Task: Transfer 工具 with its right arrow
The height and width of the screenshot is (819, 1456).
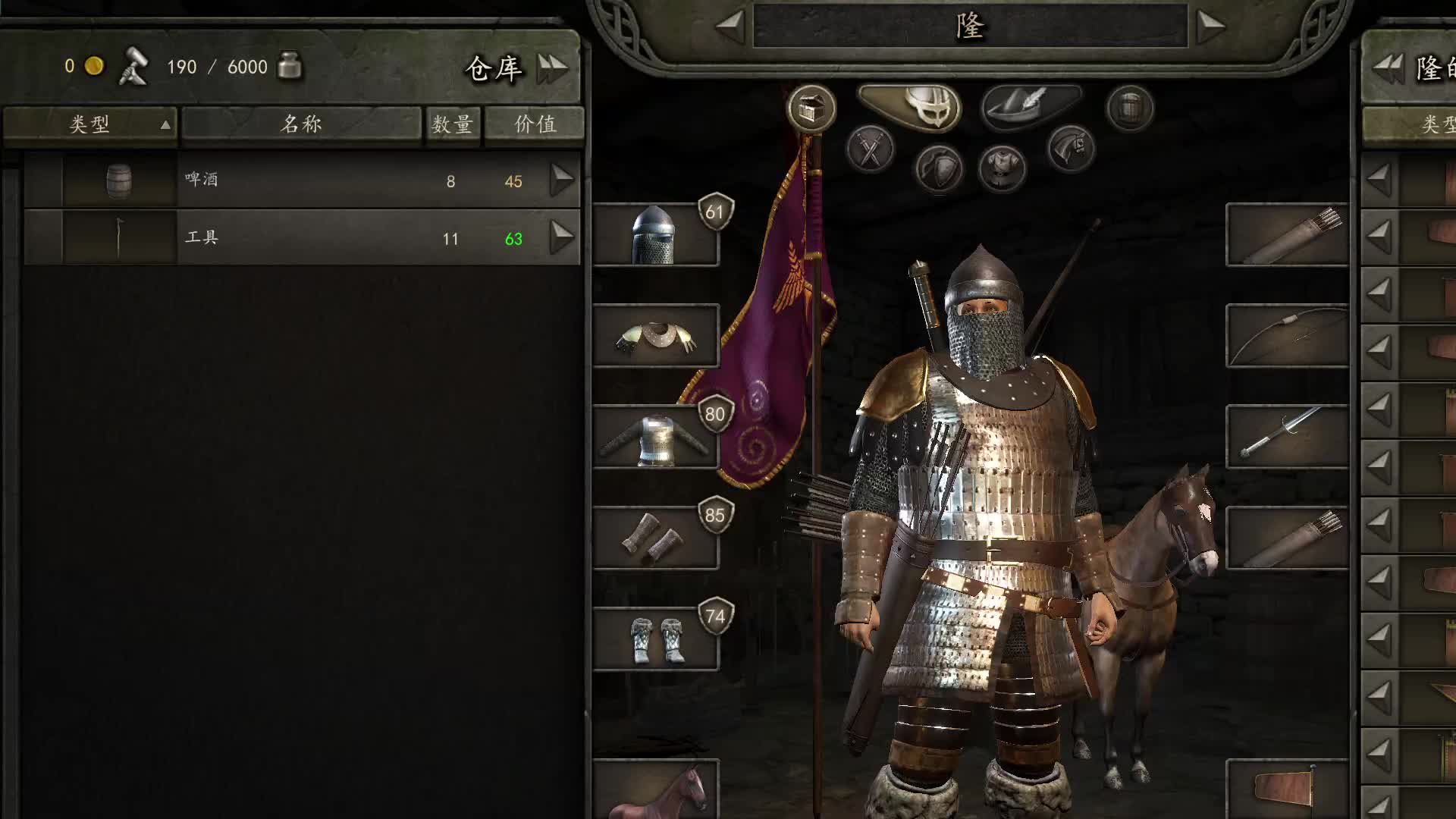Action: coord(562,238)
